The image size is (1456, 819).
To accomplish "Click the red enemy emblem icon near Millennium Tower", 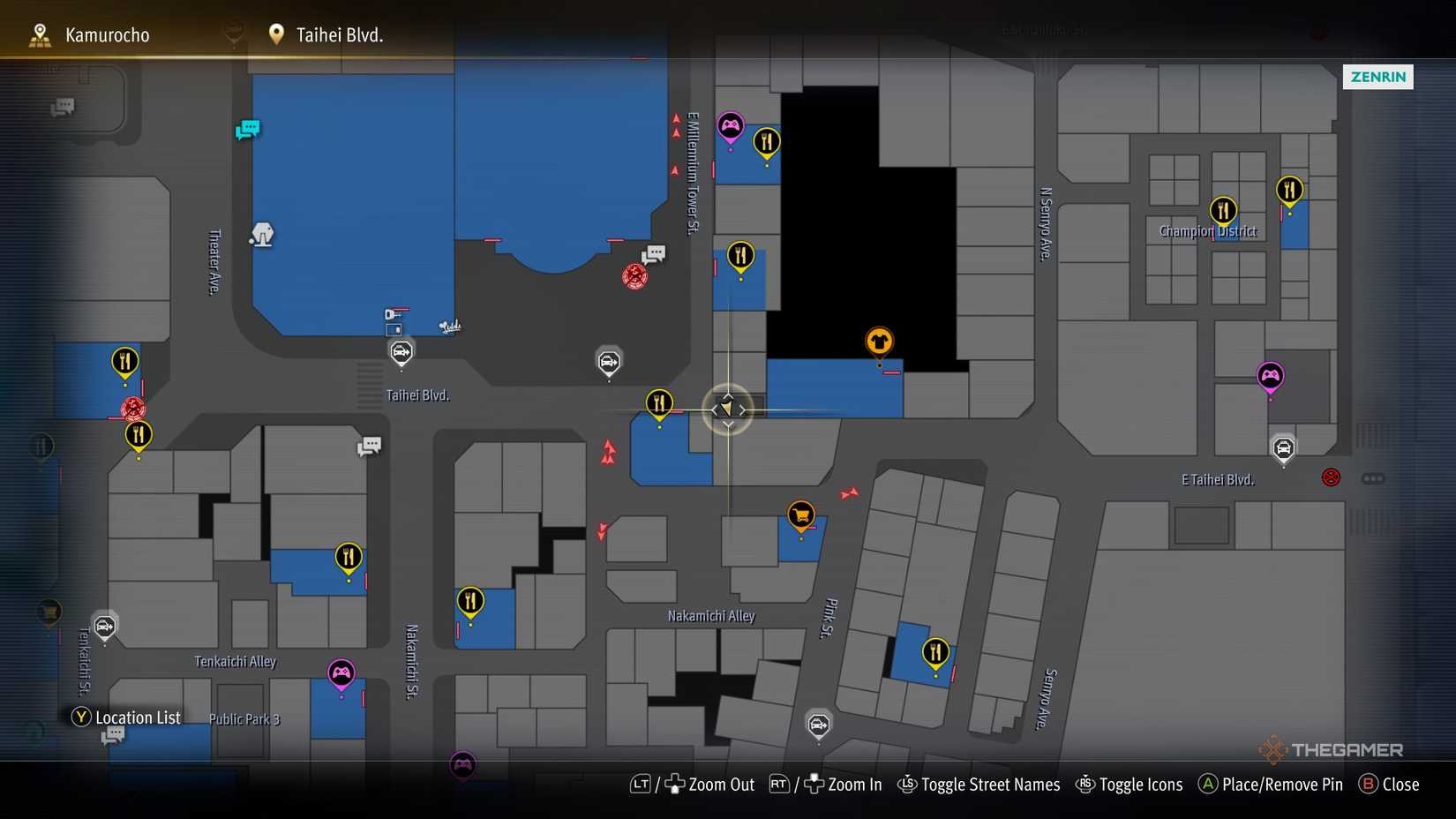I will [634, 275].
